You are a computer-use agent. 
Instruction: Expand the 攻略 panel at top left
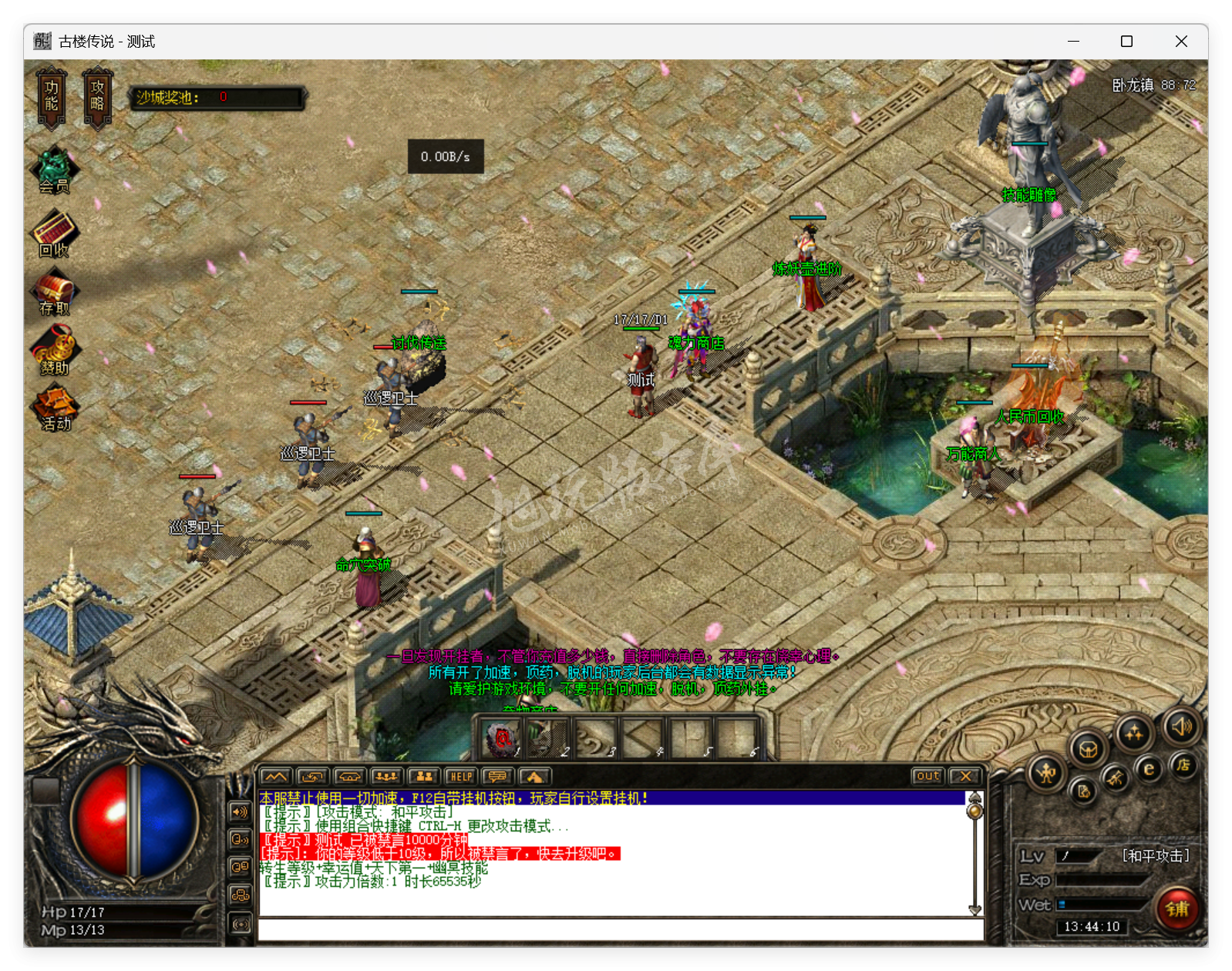point(97,97)
